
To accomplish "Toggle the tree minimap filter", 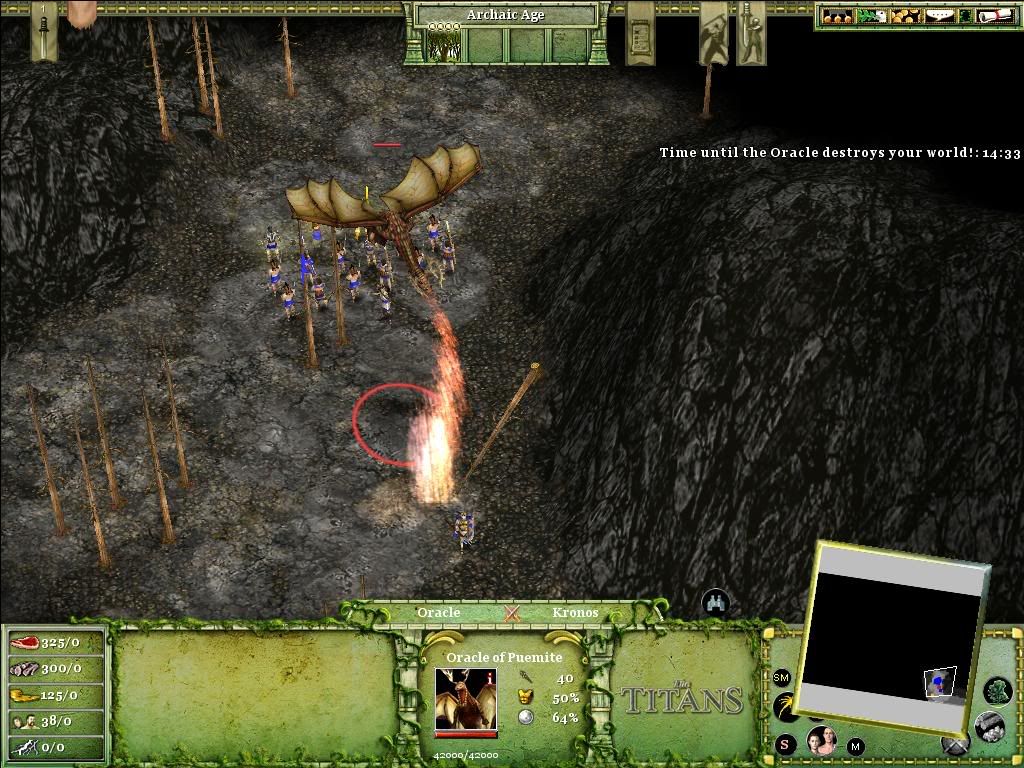I will [997, 690].
